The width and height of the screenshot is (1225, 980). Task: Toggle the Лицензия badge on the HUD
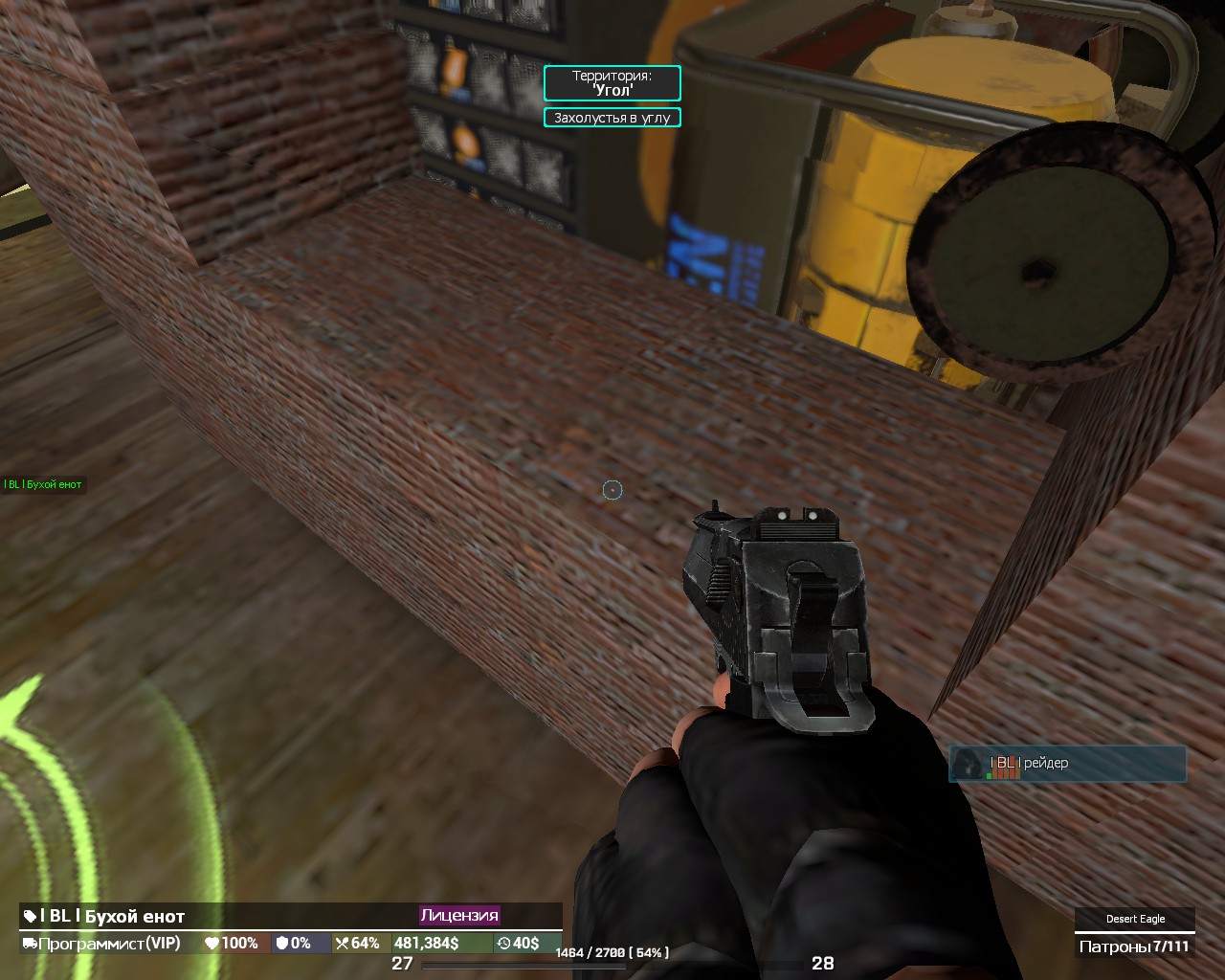tap(459, 915)
